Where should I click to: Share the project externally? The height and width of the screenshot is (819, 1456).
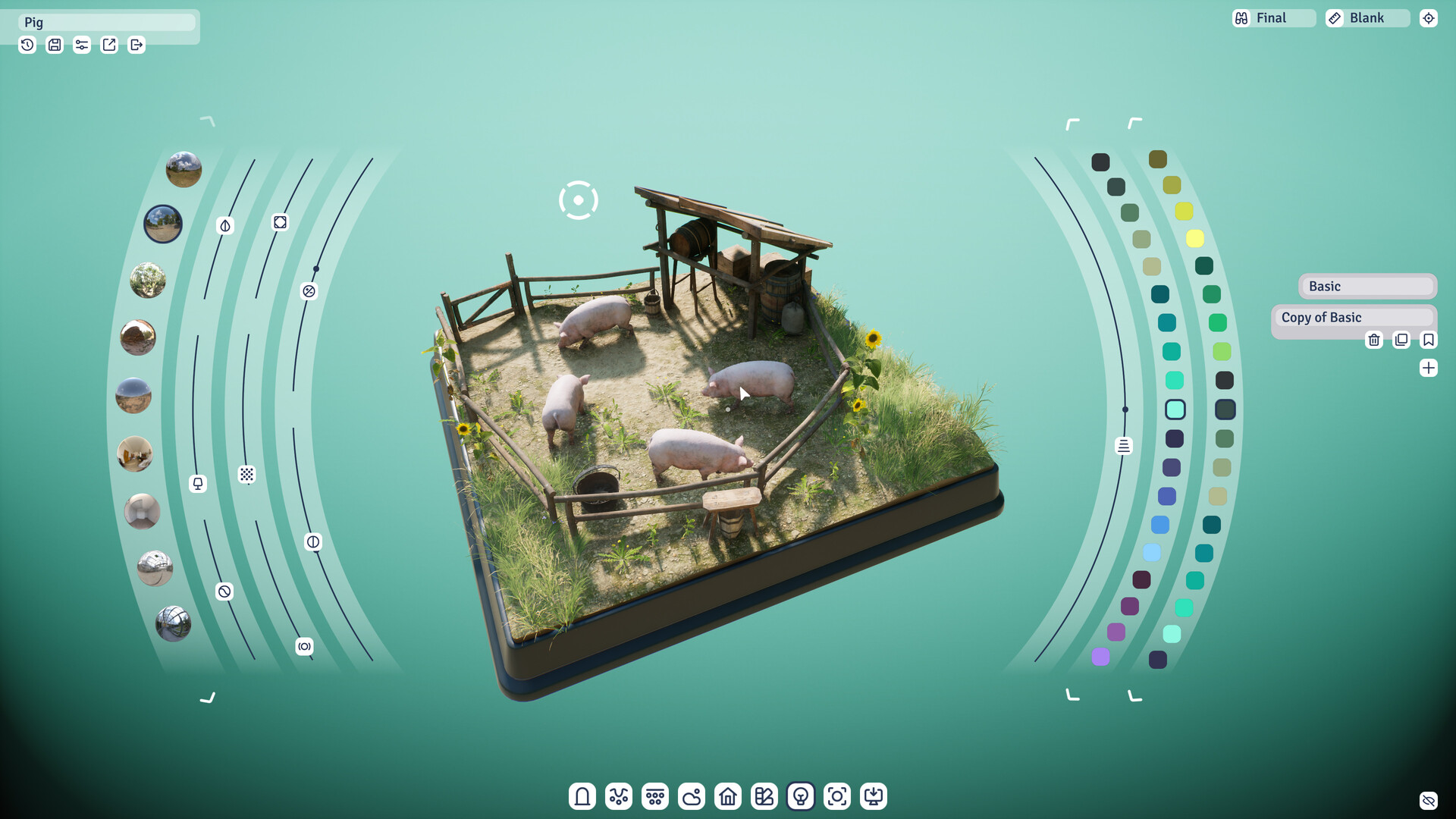[x=108, y=45]
